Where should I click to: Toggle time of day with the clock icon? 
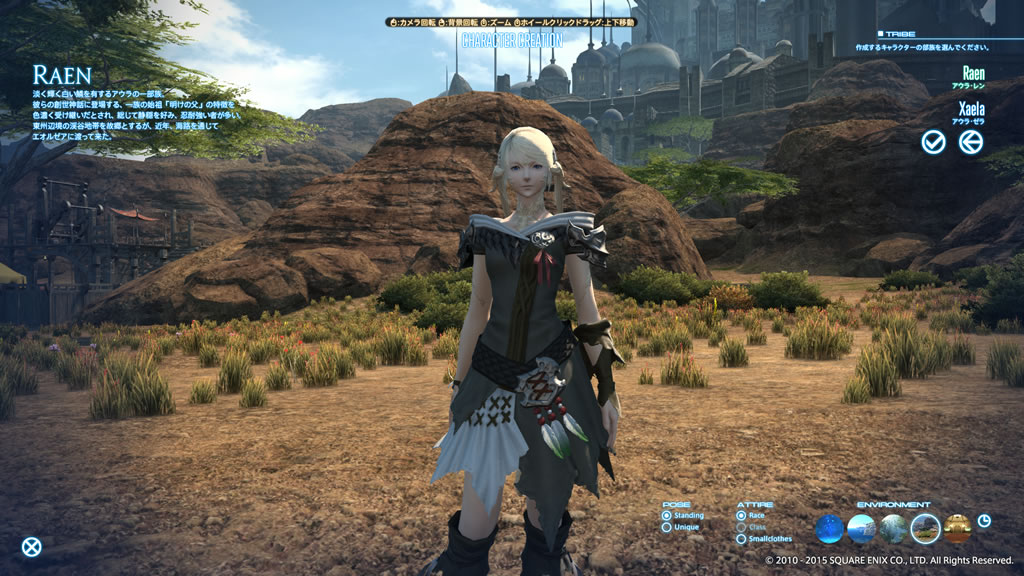pos(984,521)
